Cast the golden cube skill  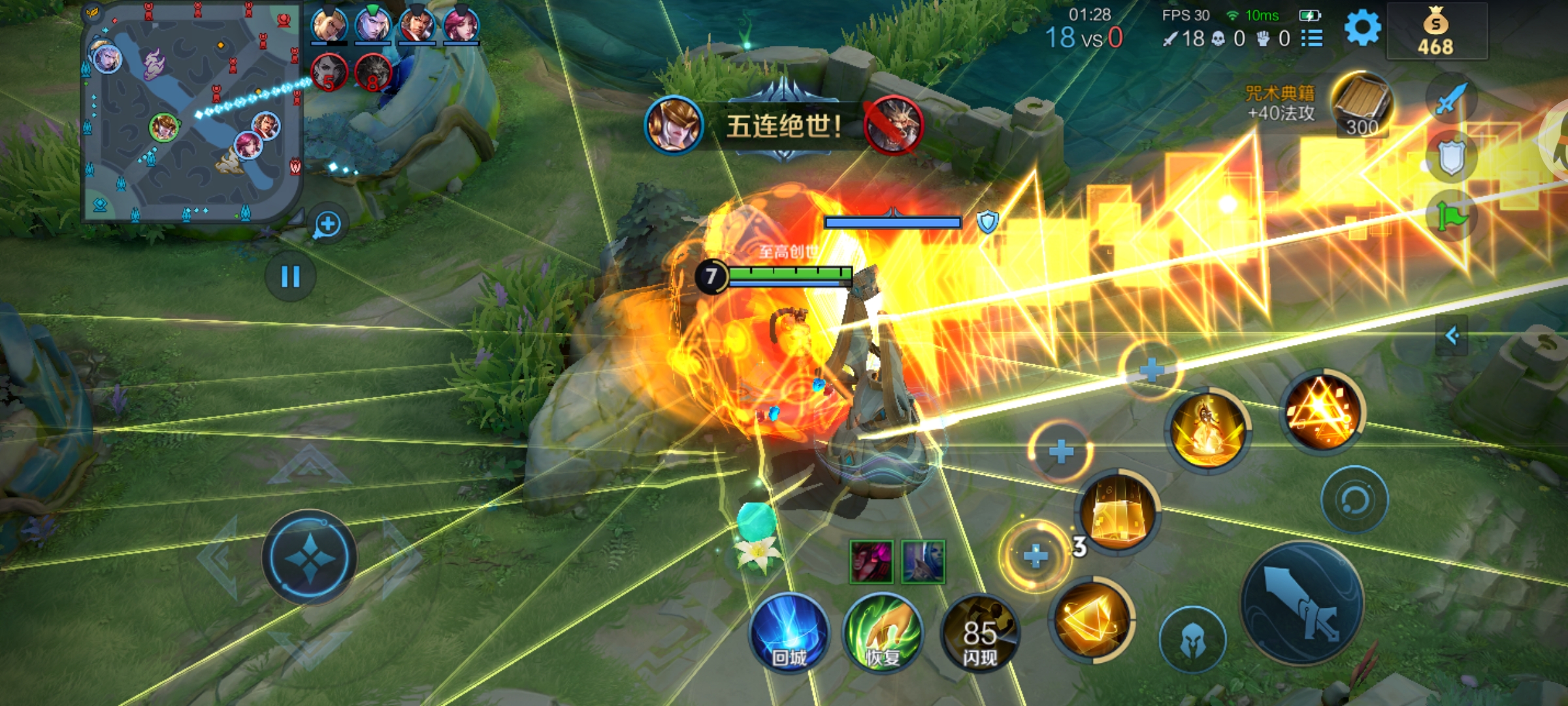pos(1118,512)
